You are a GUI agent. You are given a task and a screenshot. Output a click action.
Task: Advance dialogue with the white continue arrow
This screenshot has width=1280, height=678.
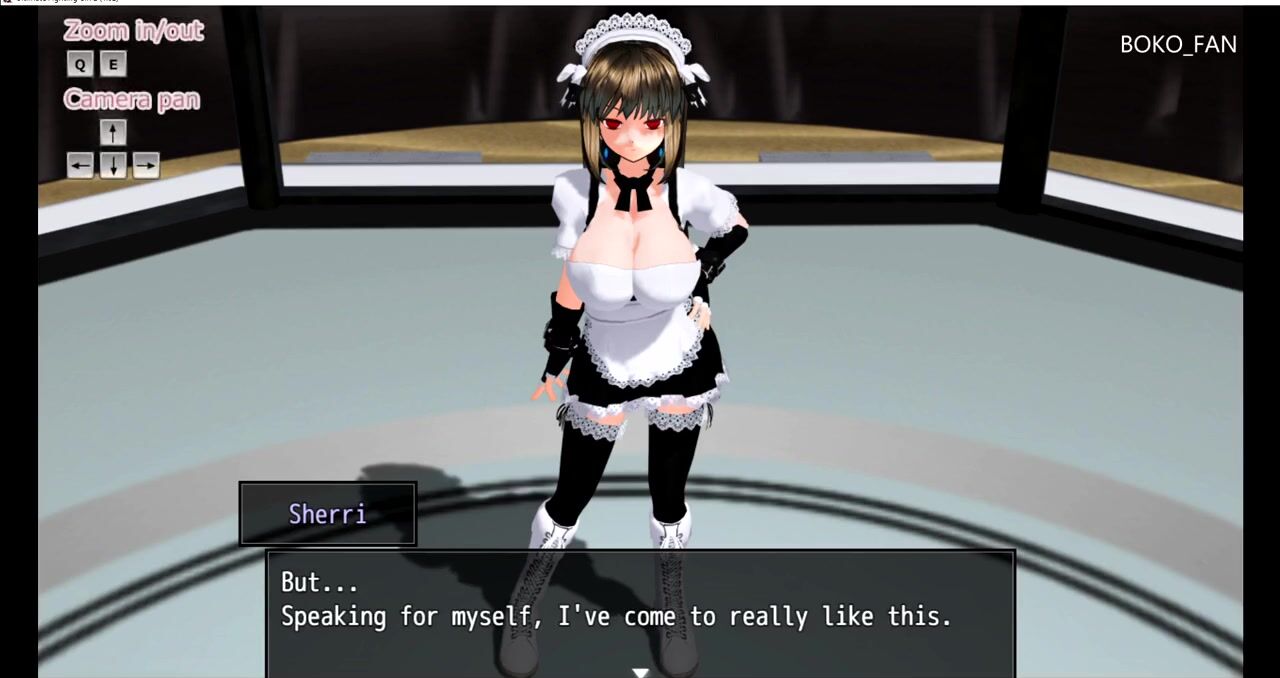640,672
